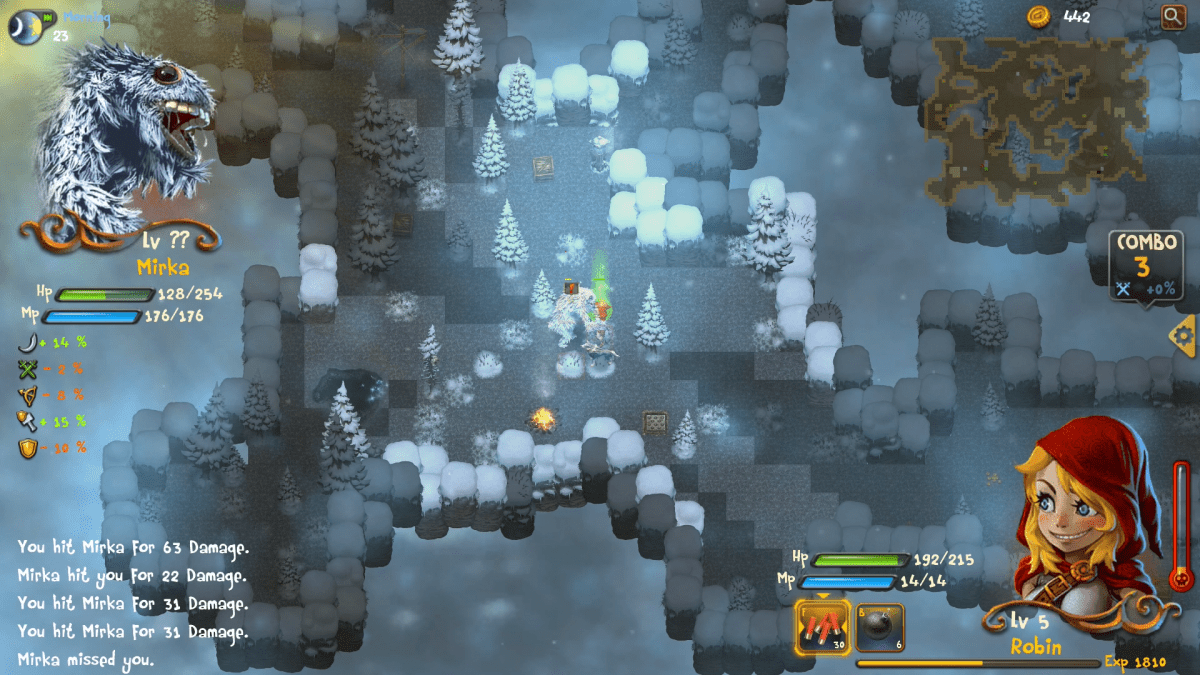Open the gear settings tab
1200x675 pixels.
click(1184, 335)
